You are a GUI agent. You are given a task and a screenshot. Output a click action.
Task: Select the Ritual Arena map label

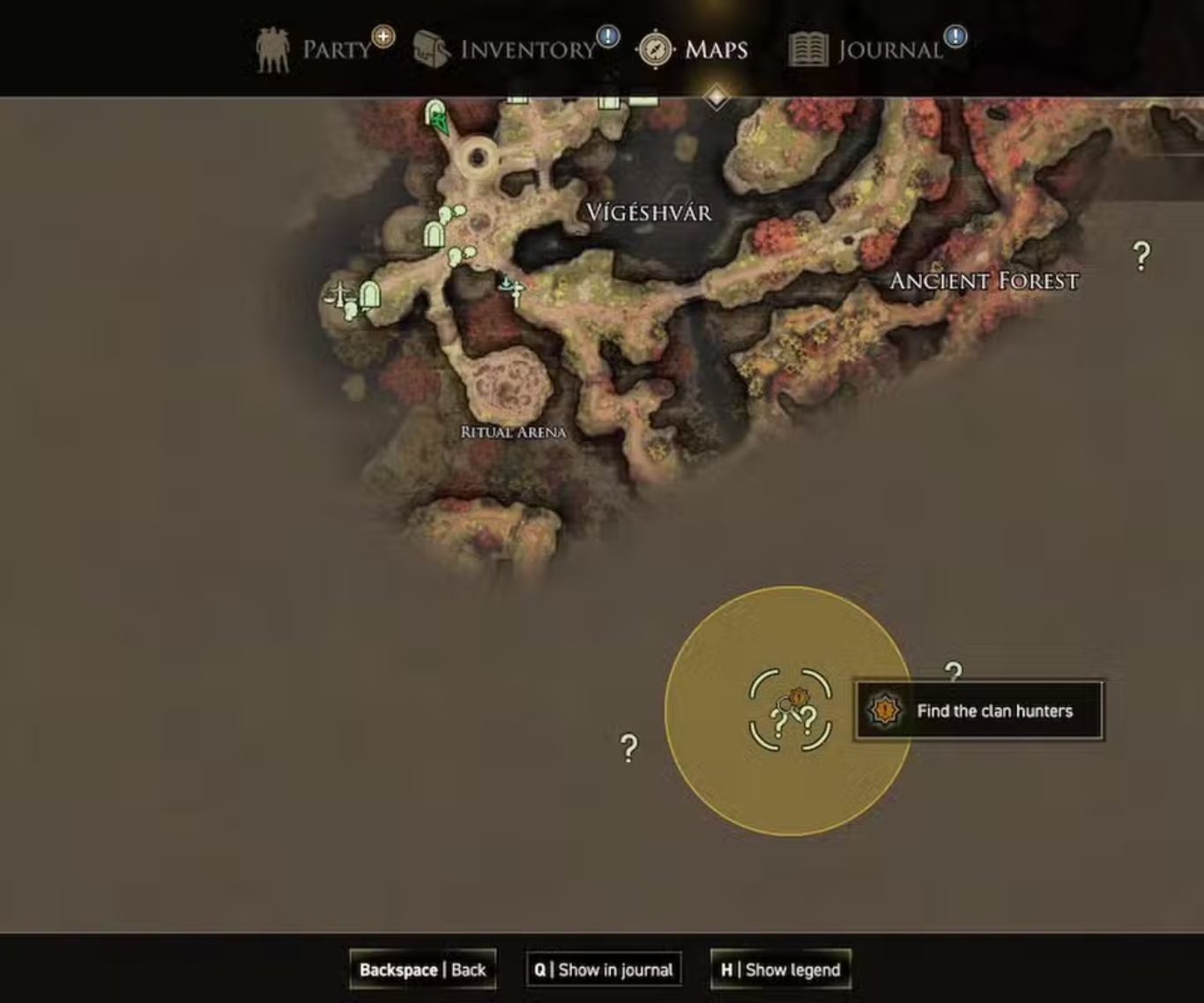point(513,432)
